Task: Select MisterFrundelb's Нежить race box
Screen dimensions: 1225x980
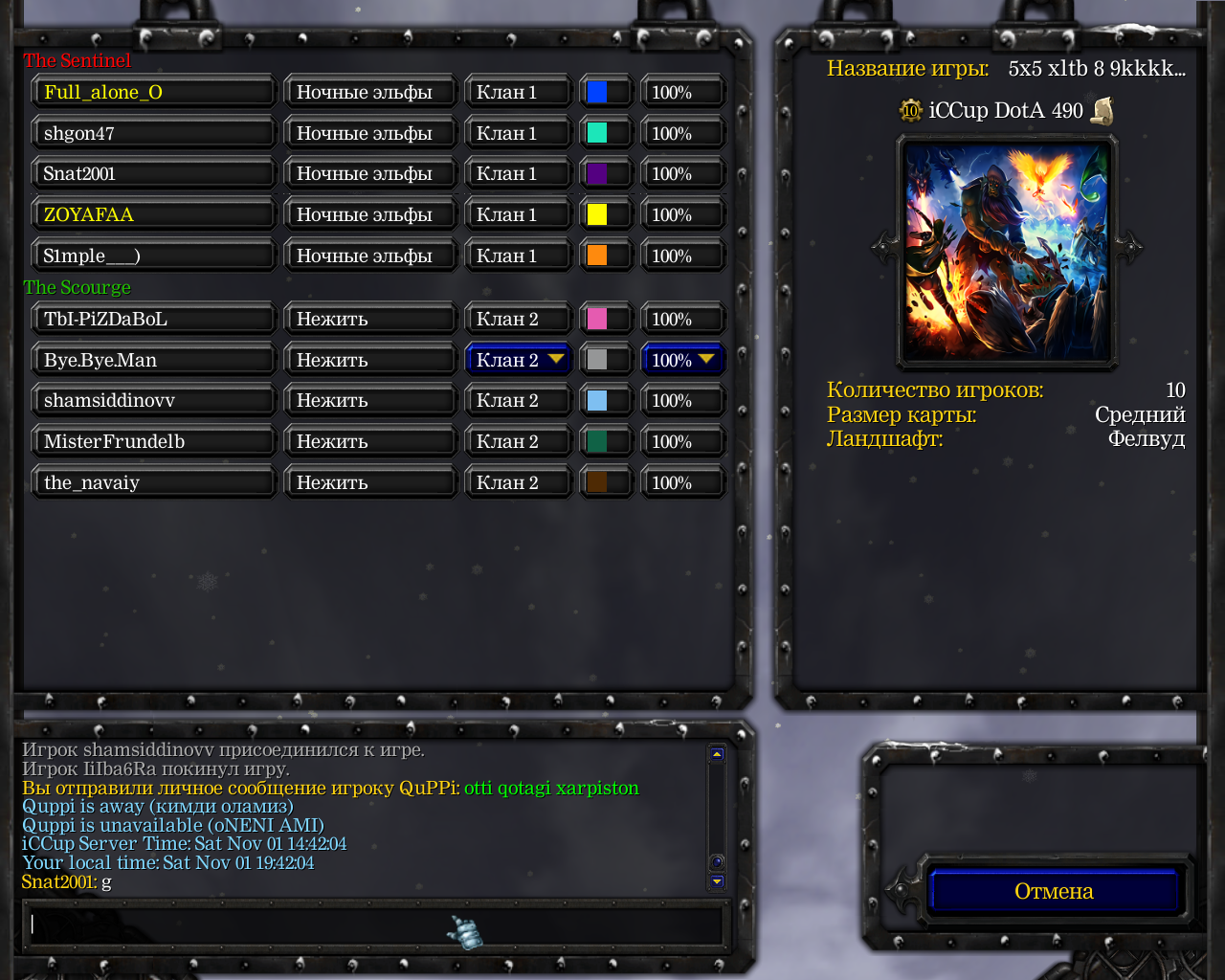Action: coord(369,442)
